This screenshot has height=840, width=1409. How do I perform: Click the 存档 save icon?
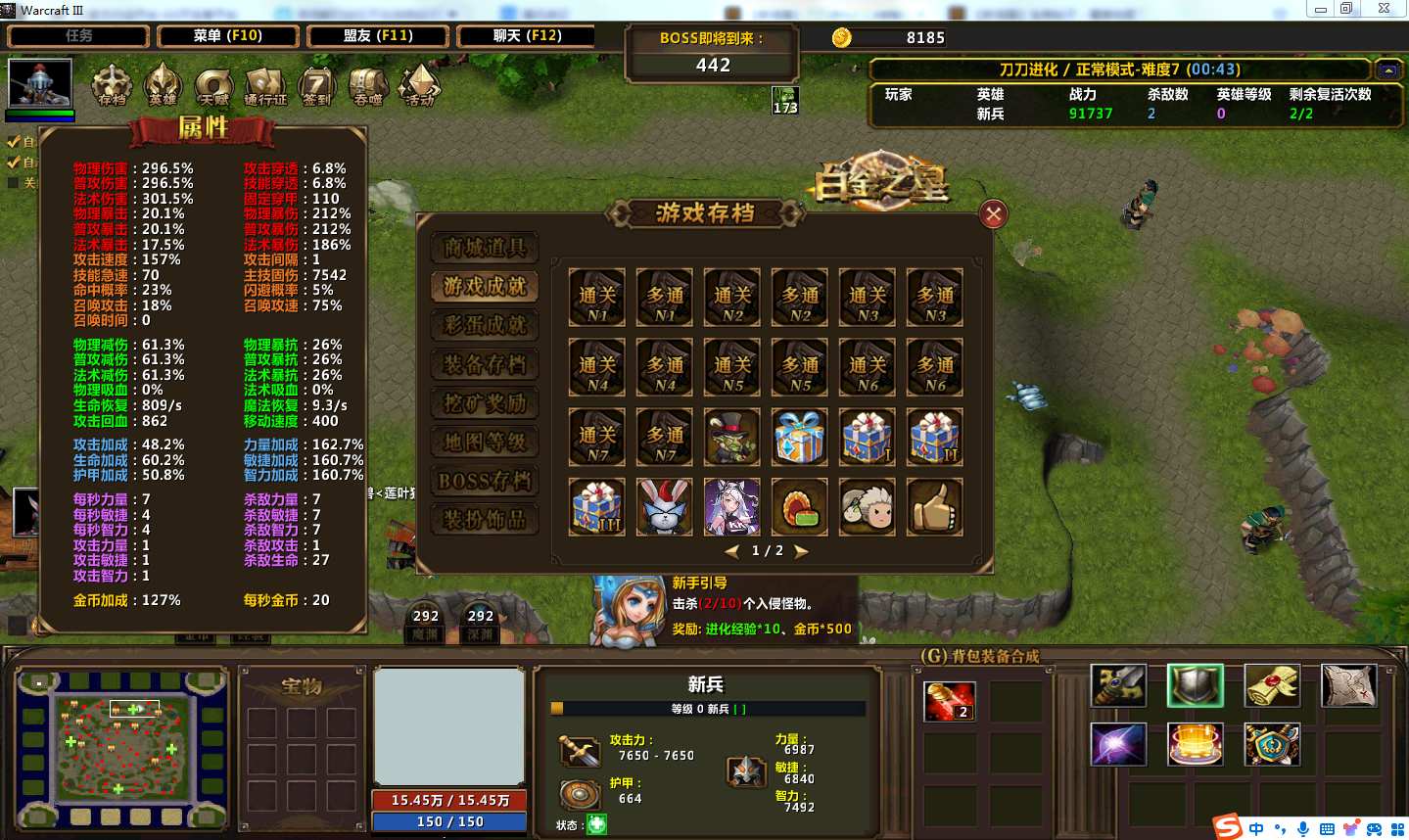pyautogui.click(x=112, y=85)
